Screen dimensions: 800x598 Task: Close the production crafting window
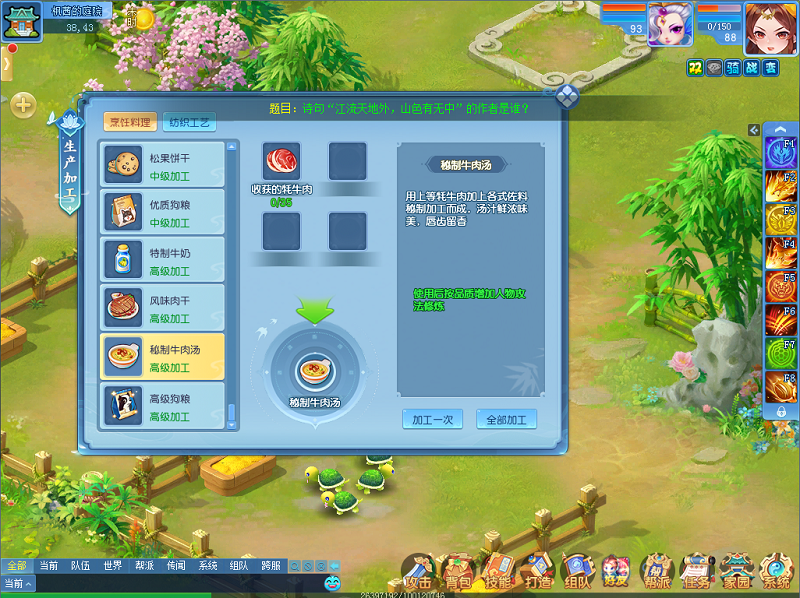[x=566, y=96]
